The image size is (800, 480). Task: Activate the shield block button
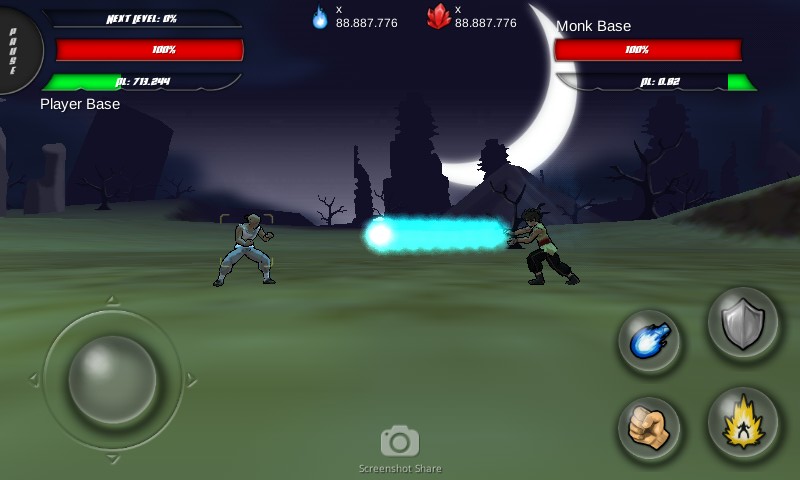(743, 325)
